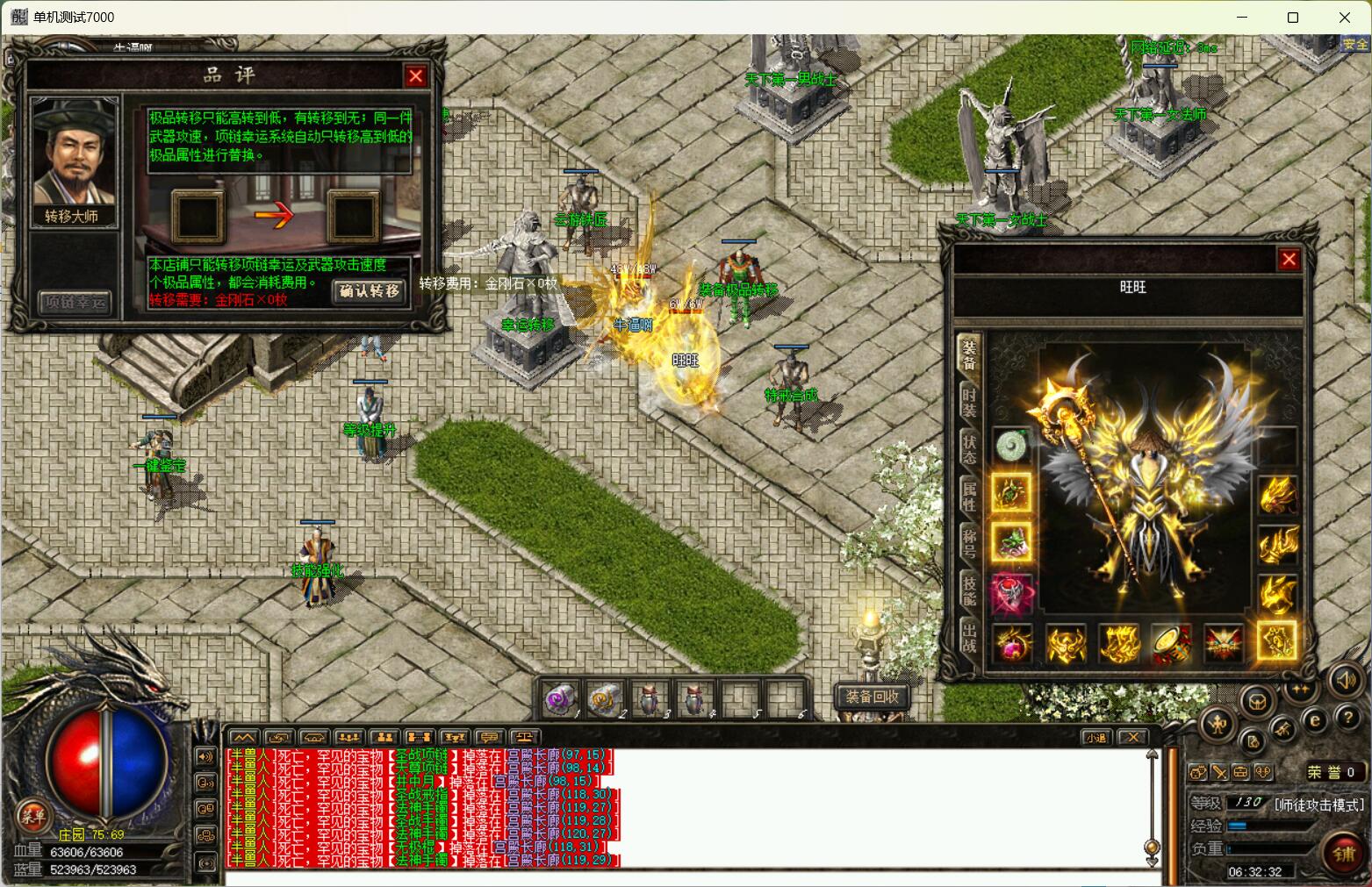The image size is (1372, 887).
Task: Select the golden drum equipment slot
Action: pyautogui.click(x=1171, y=644)
